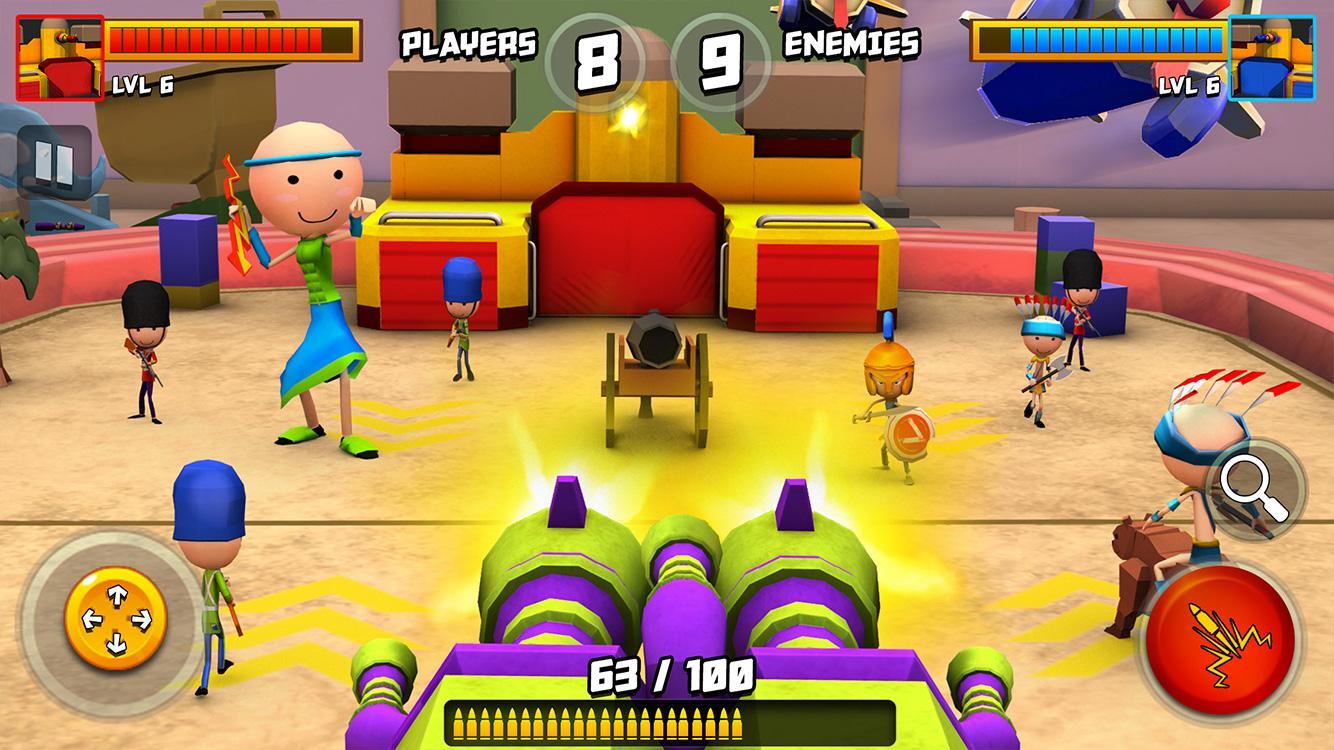The height and width of the screenshot is (750, 1334).
Task: Select the player's turret portrait top left
Action: (x=62, y=55)
